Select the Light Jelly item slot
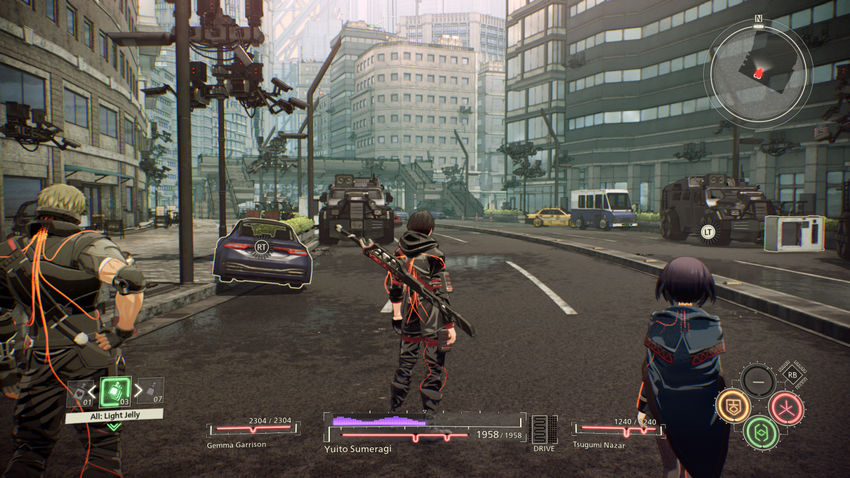The width and height of the screenshot is (850, 478). click(x=115, y=391)
